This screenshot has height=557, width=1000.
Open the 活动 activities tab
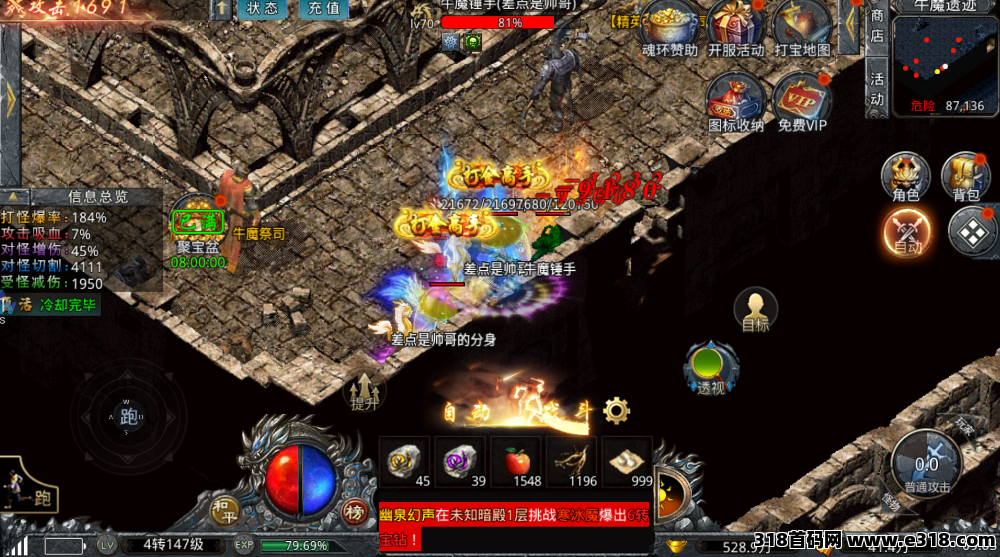click(x=877, y=89)
